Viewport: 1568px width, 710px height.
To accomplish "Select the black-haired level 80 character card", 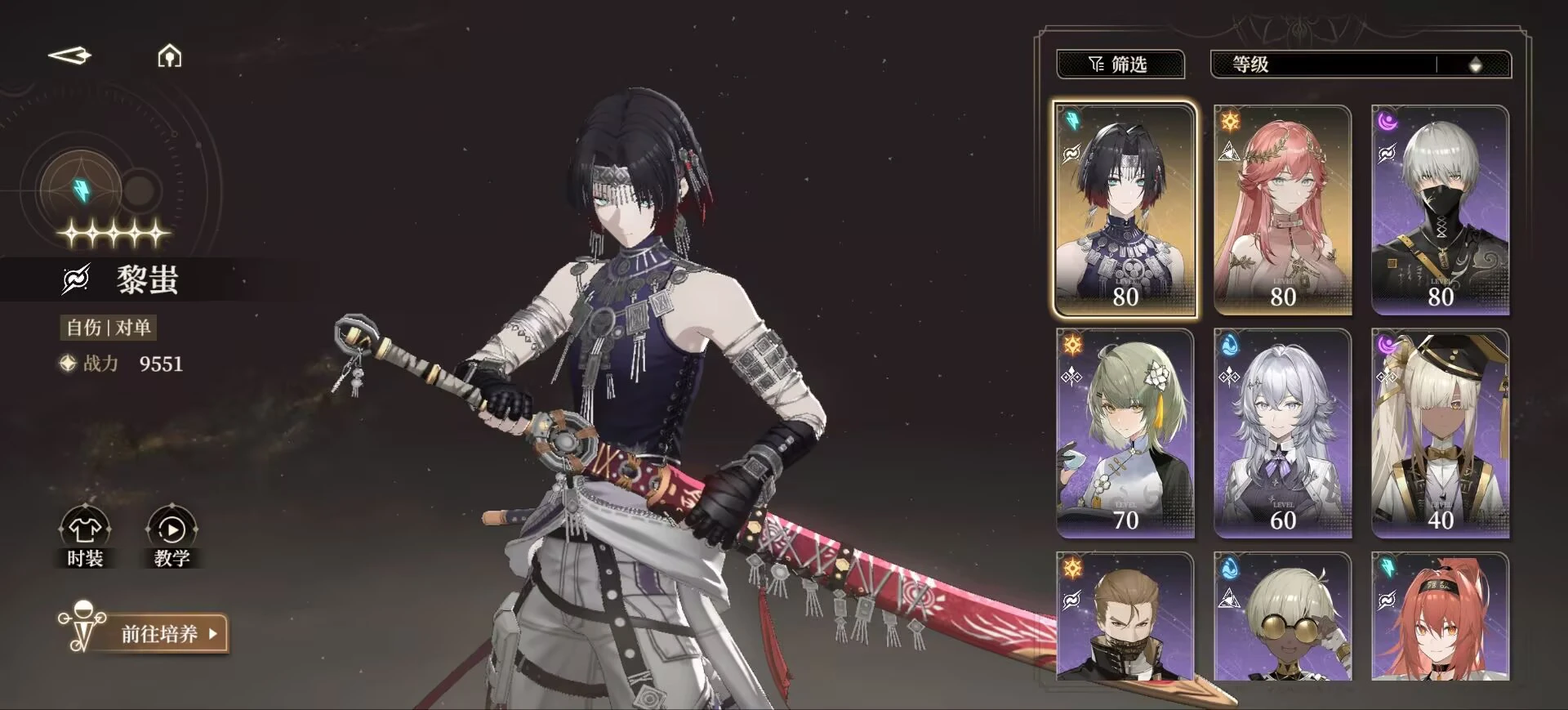I will 1125,210.
